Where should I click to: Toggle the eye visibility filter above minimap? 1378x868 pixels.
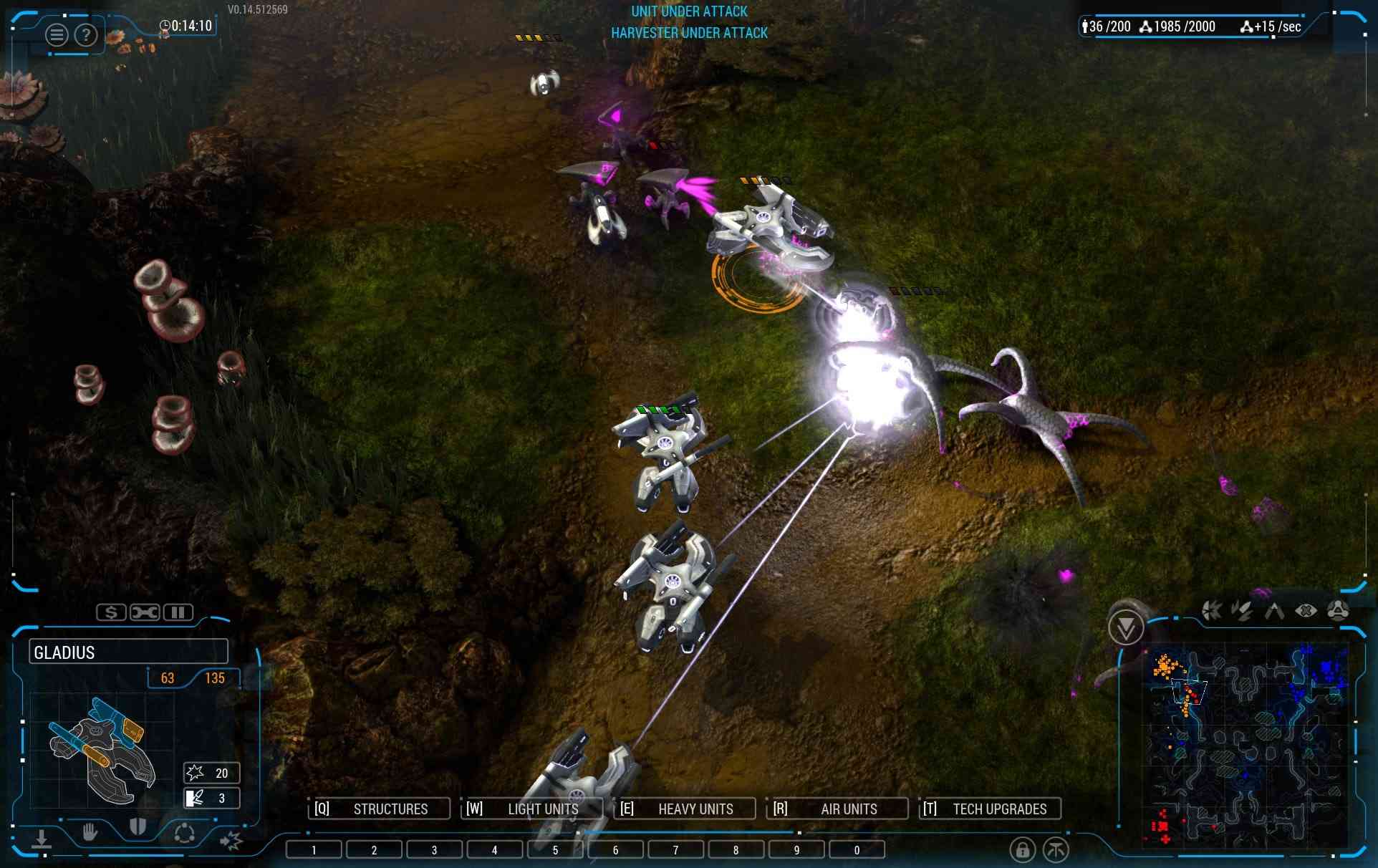pyautogui.click(x=1306, y=611)
